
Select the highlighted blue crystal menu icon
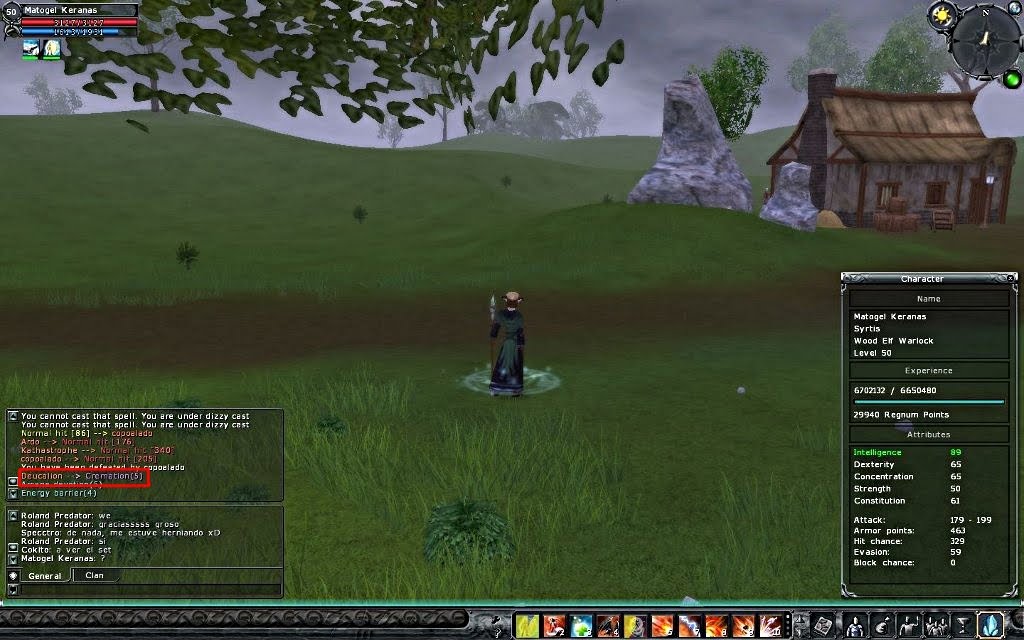pos(990,626)
